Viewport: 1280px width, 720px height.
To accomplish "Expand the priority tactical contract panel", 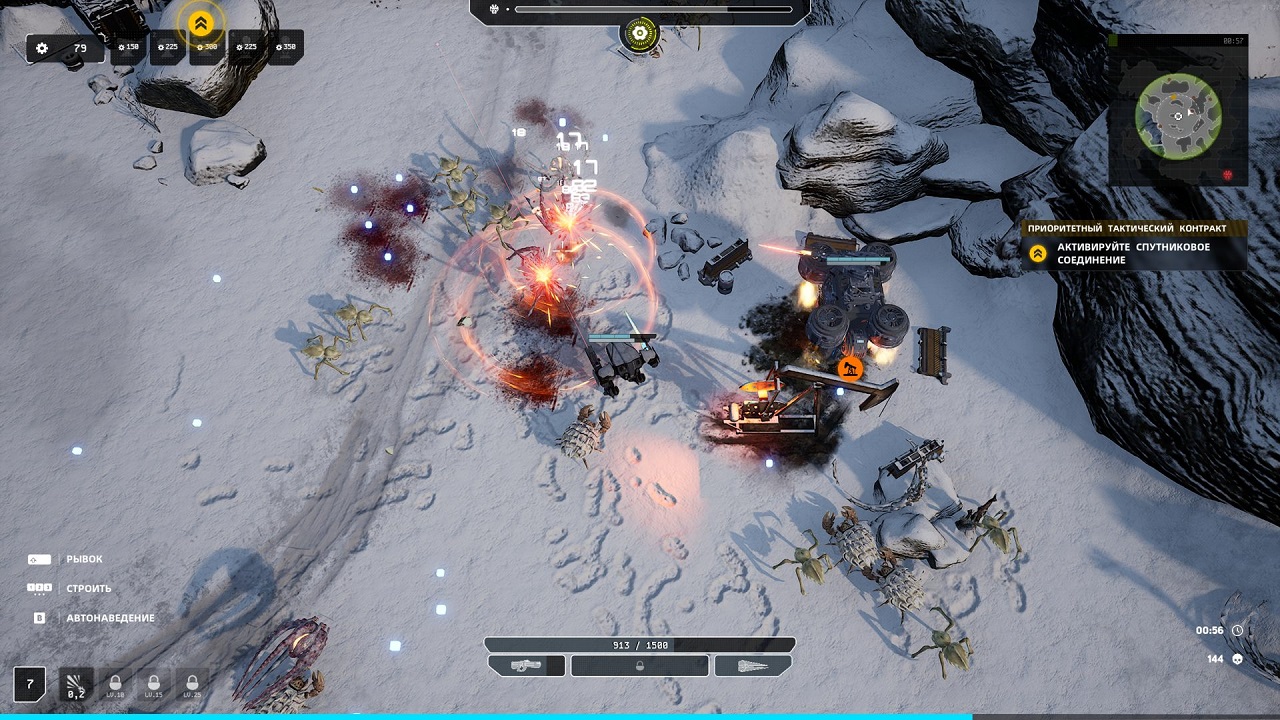I will pos(1128,228).
